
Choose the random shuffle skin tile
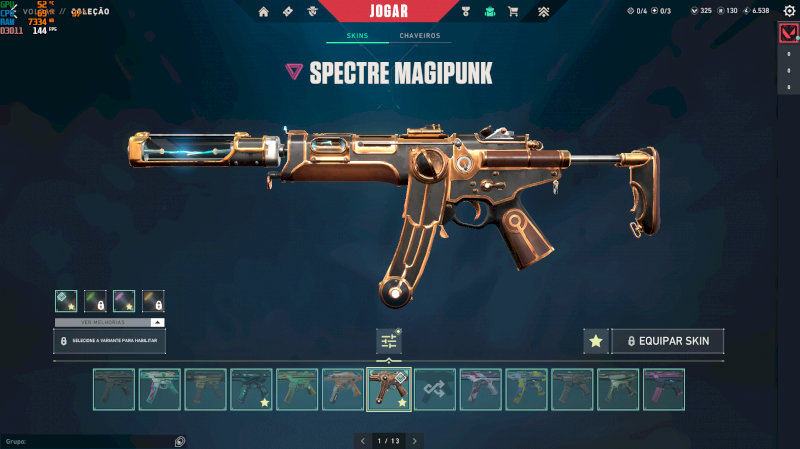point(434,389)
